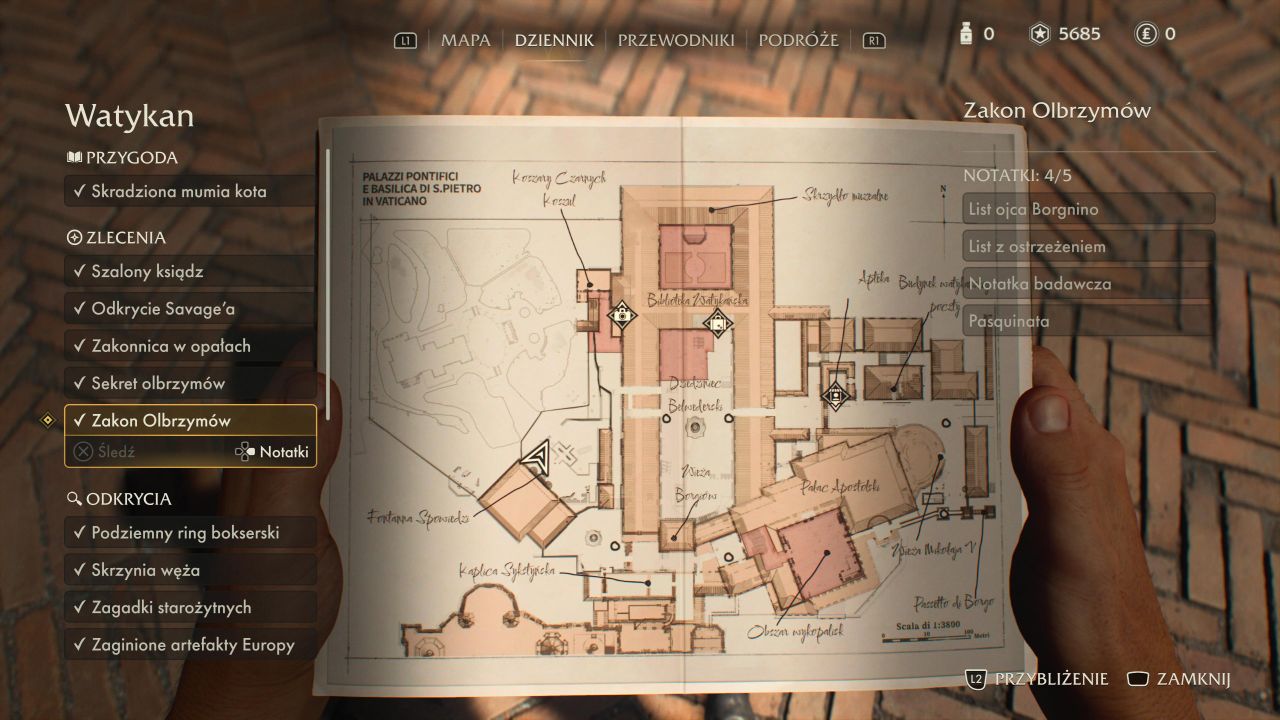Open the DZIENNIK tab

click(554, 40)
